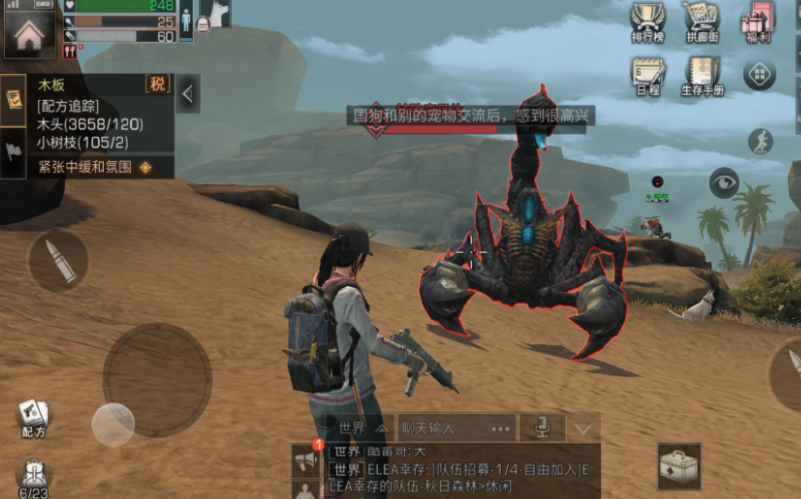Open the backpack showing 6/23

pos(34,478)
